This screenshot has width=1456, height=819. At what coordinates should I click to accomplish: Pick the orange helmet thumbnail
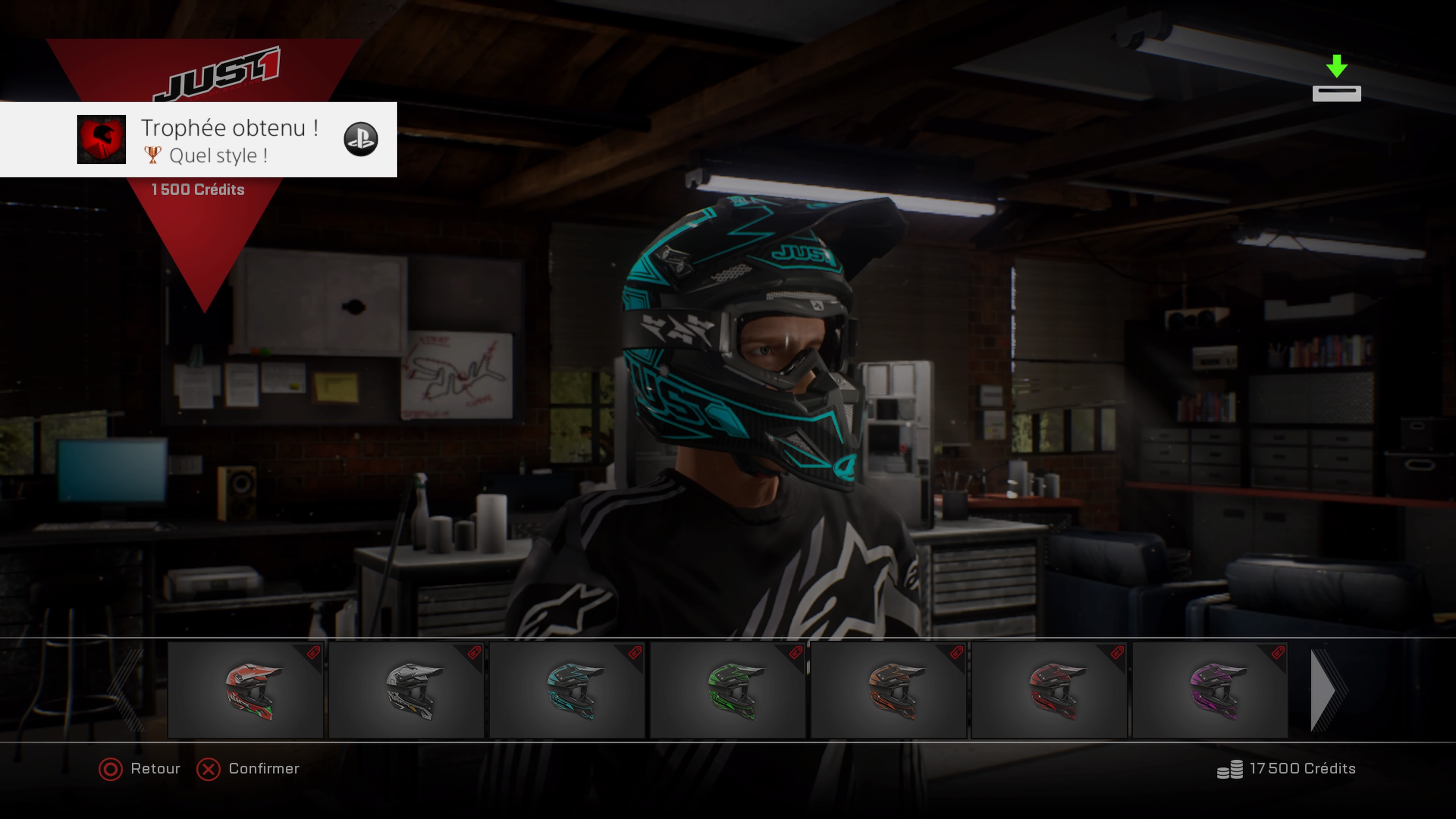[x=888, y=690]
